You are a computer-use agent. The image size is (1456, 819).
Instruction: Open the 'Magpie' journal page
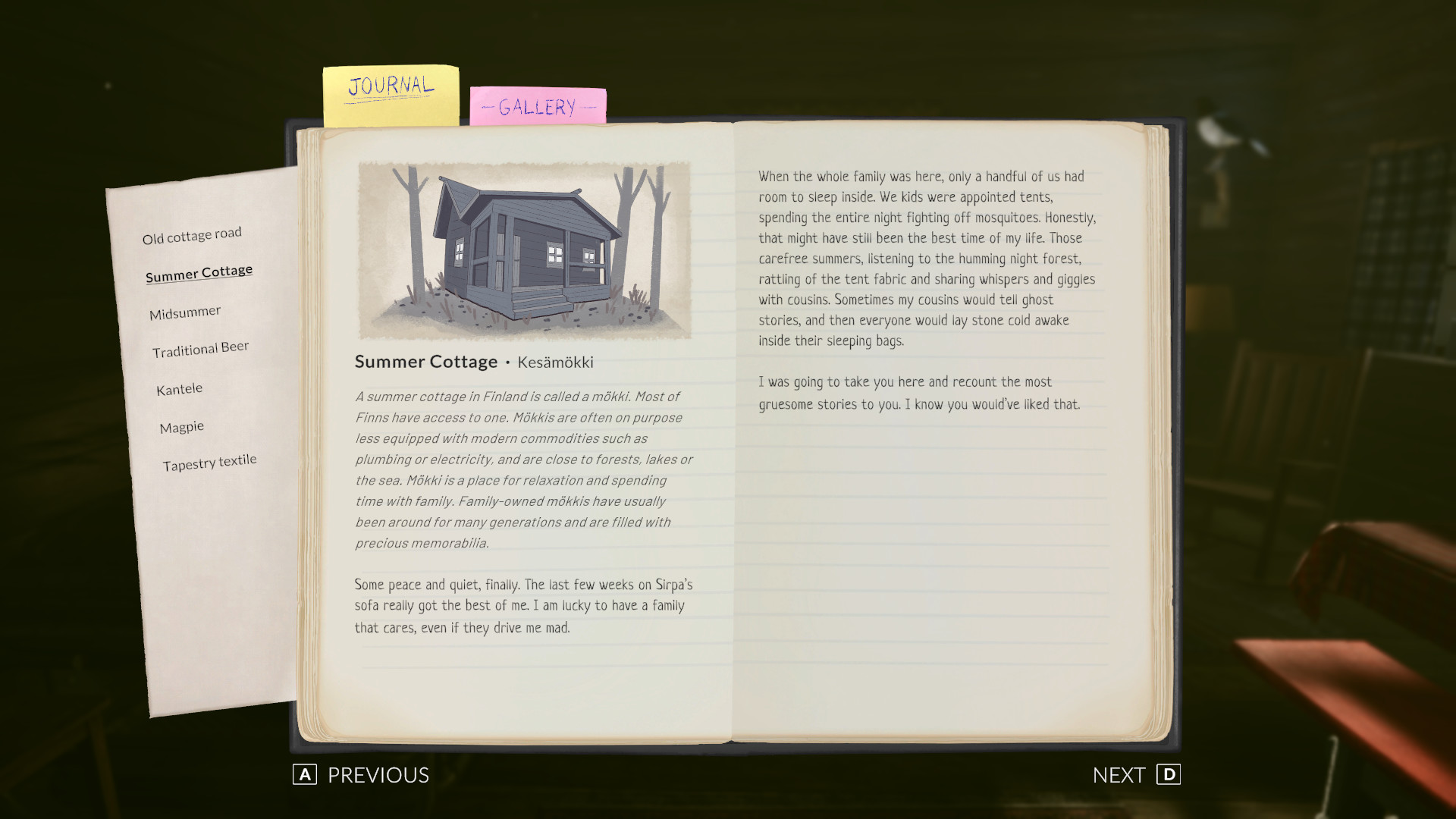181,426
